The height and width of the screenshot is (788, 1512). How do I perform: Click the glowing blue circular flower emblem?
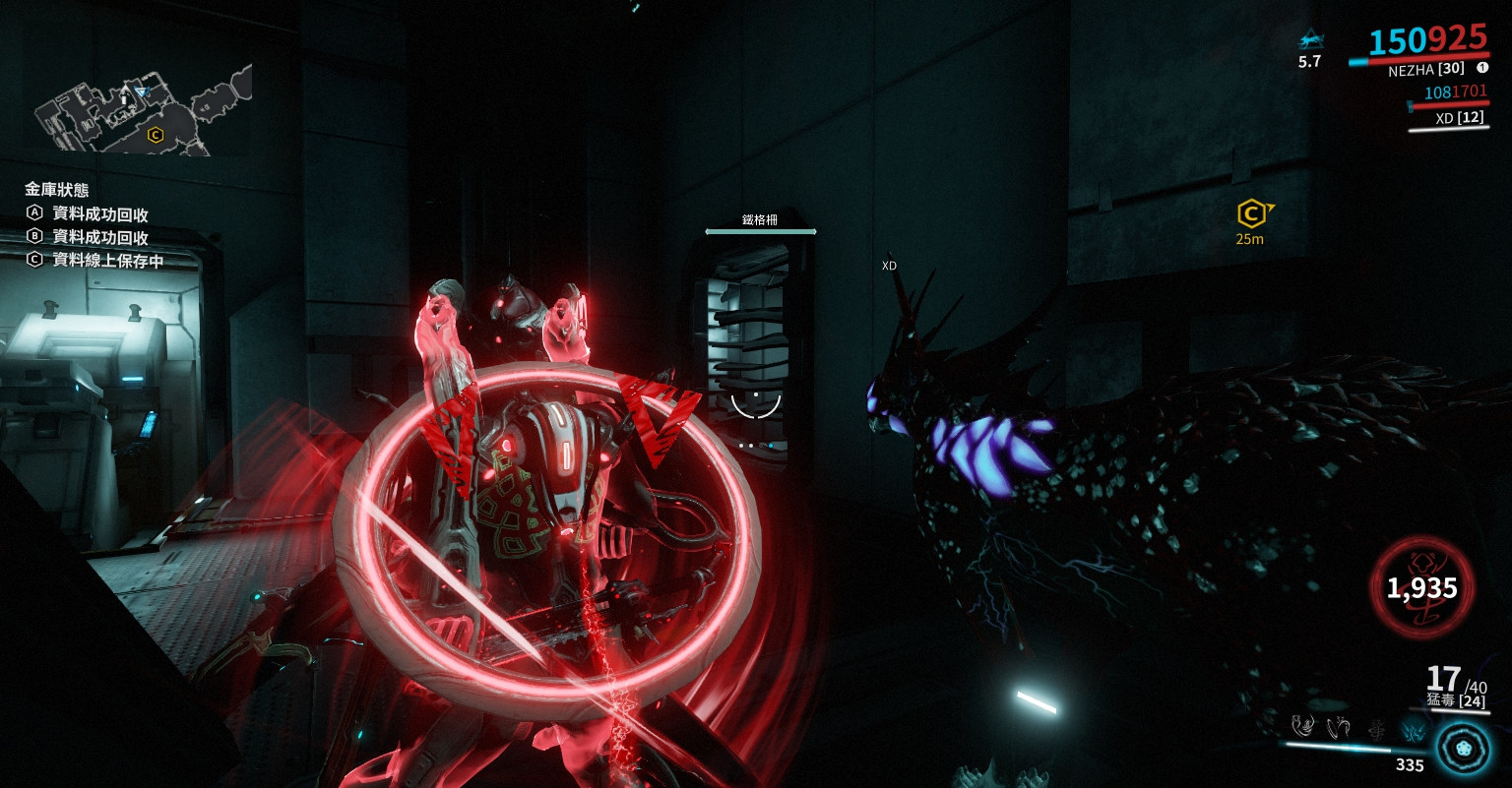pyautogui.click(x=1462, y=747)
